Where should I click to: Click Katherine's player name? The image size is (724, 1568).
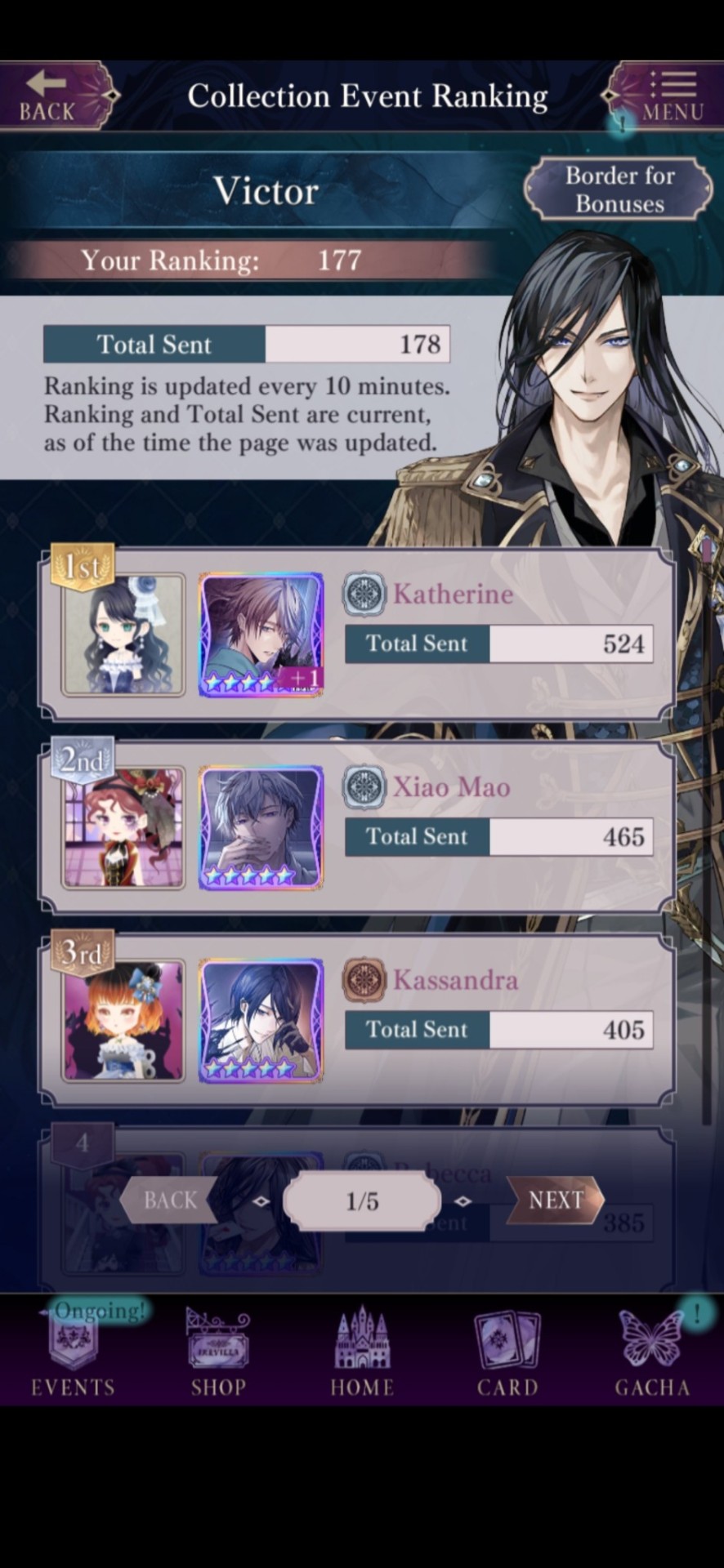454,594
